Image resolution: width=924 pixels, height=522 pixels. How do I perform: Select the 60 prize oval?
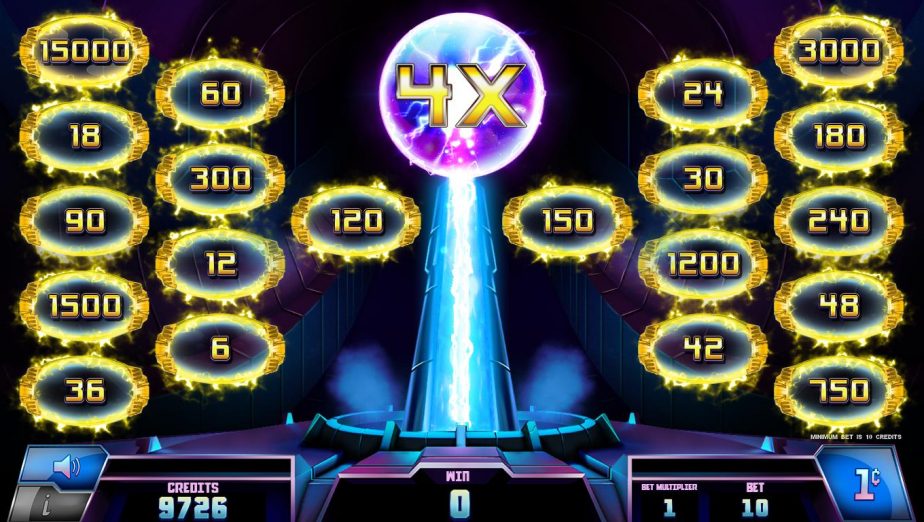pyautogui.click(x=220, y=94)
